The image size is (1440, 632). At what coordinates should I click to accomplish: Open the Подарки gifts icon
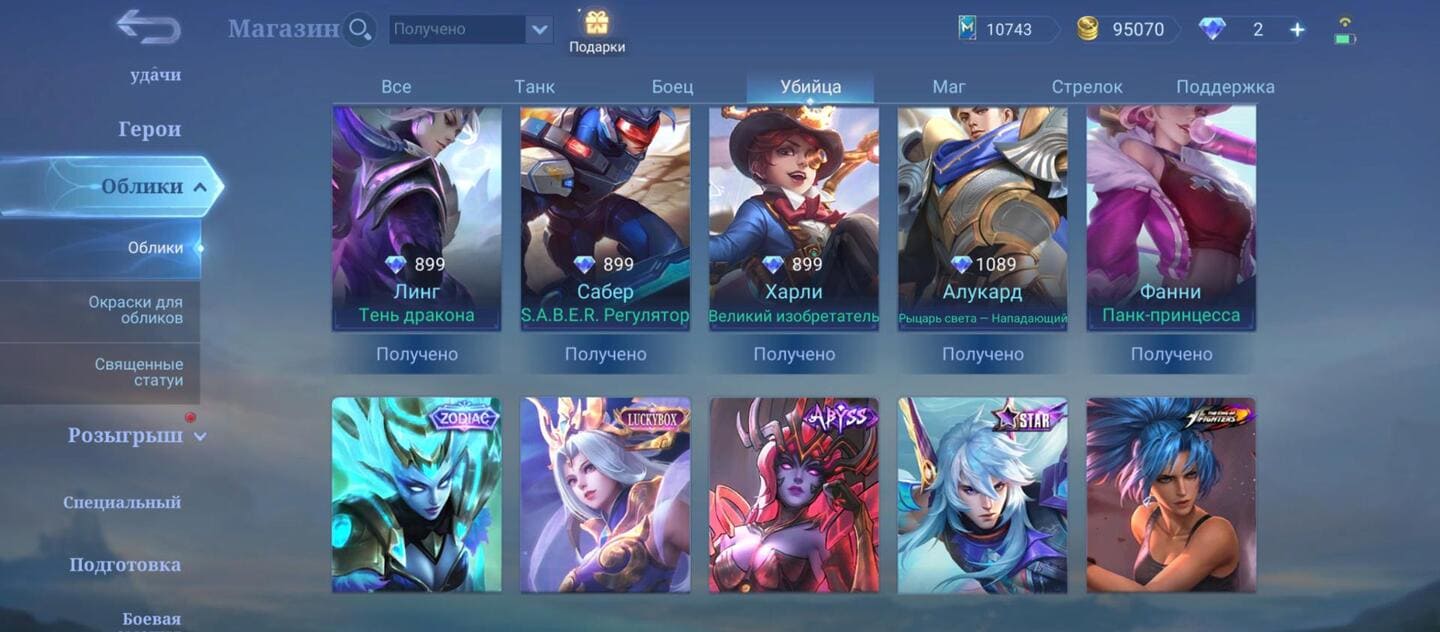[x=597, y=31]
